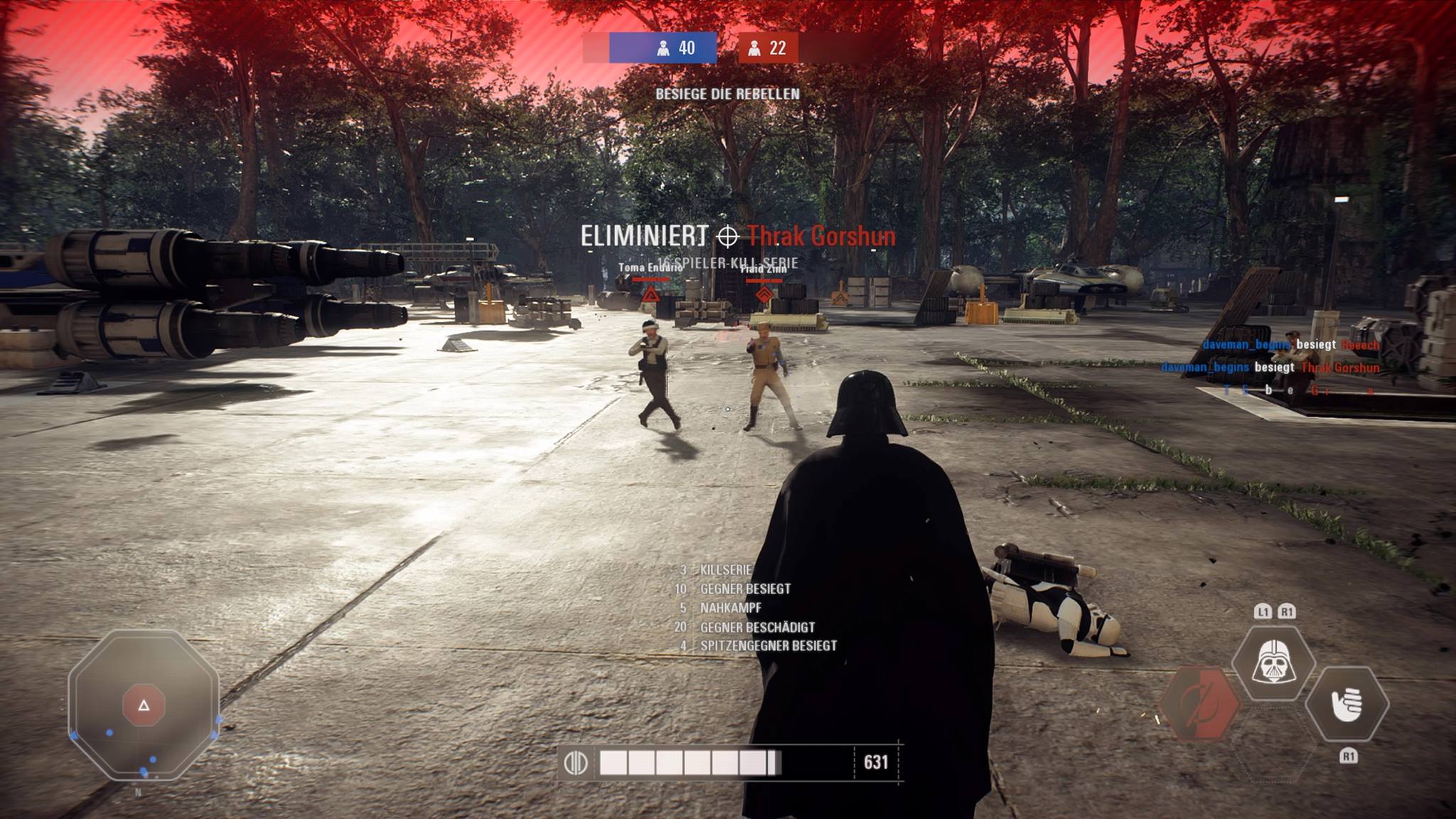
Task: Use the Force Choke hand ability
Action: coord(1347,703)
